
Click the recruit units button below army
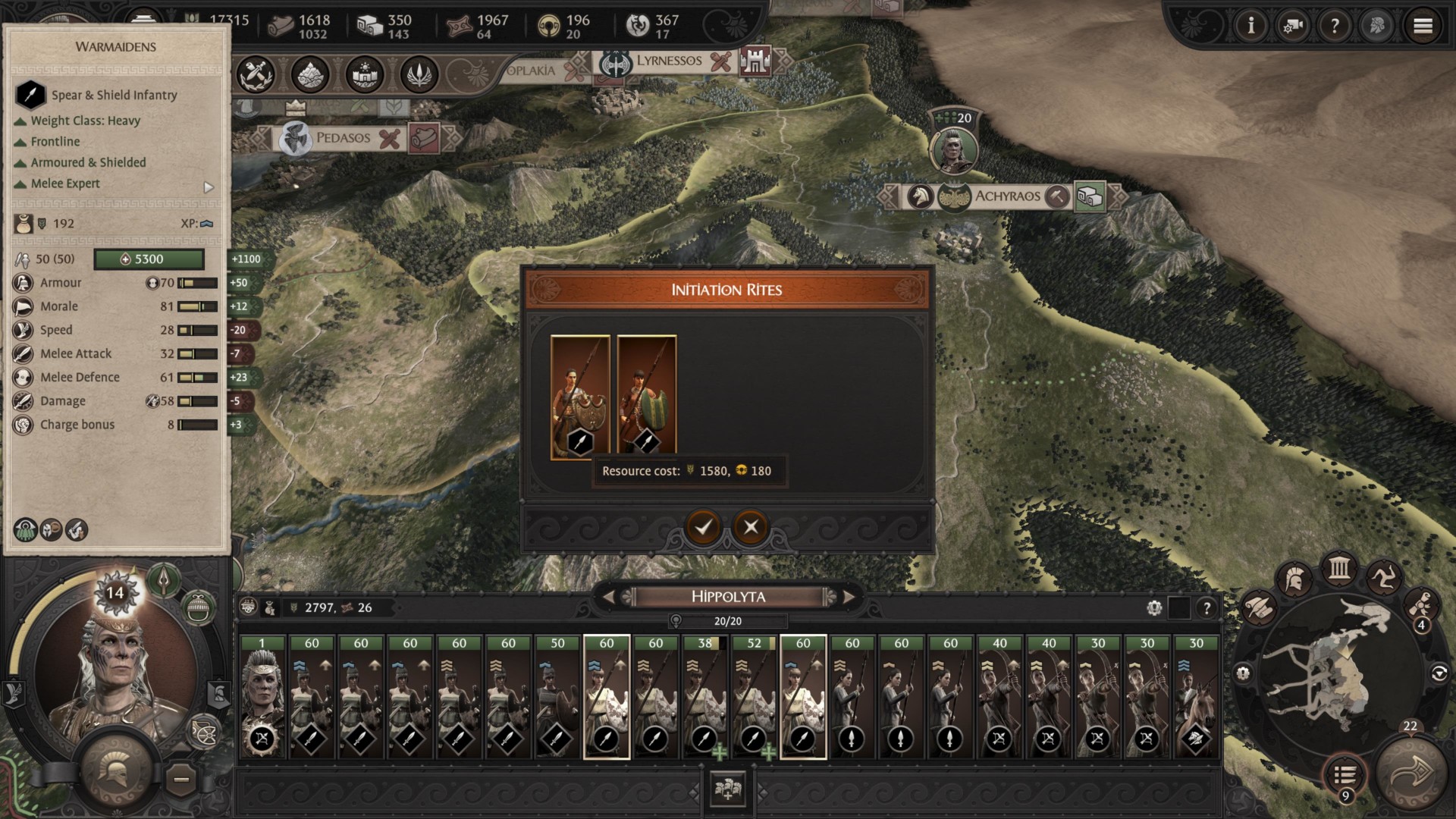727,789
